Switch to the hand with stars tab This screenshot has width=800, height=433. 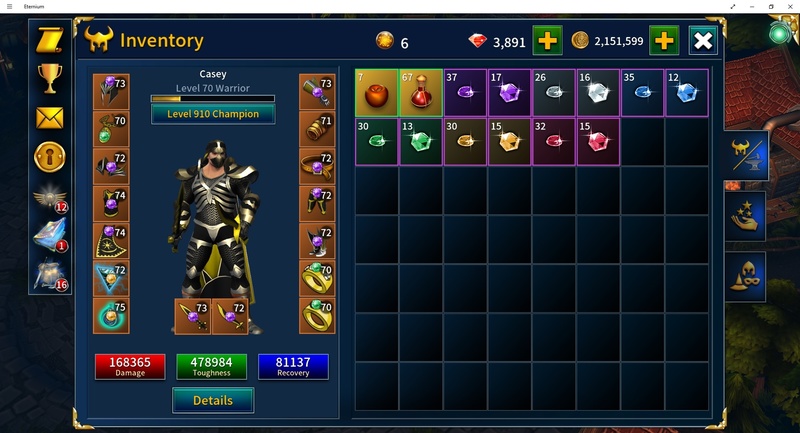[746, 215]
